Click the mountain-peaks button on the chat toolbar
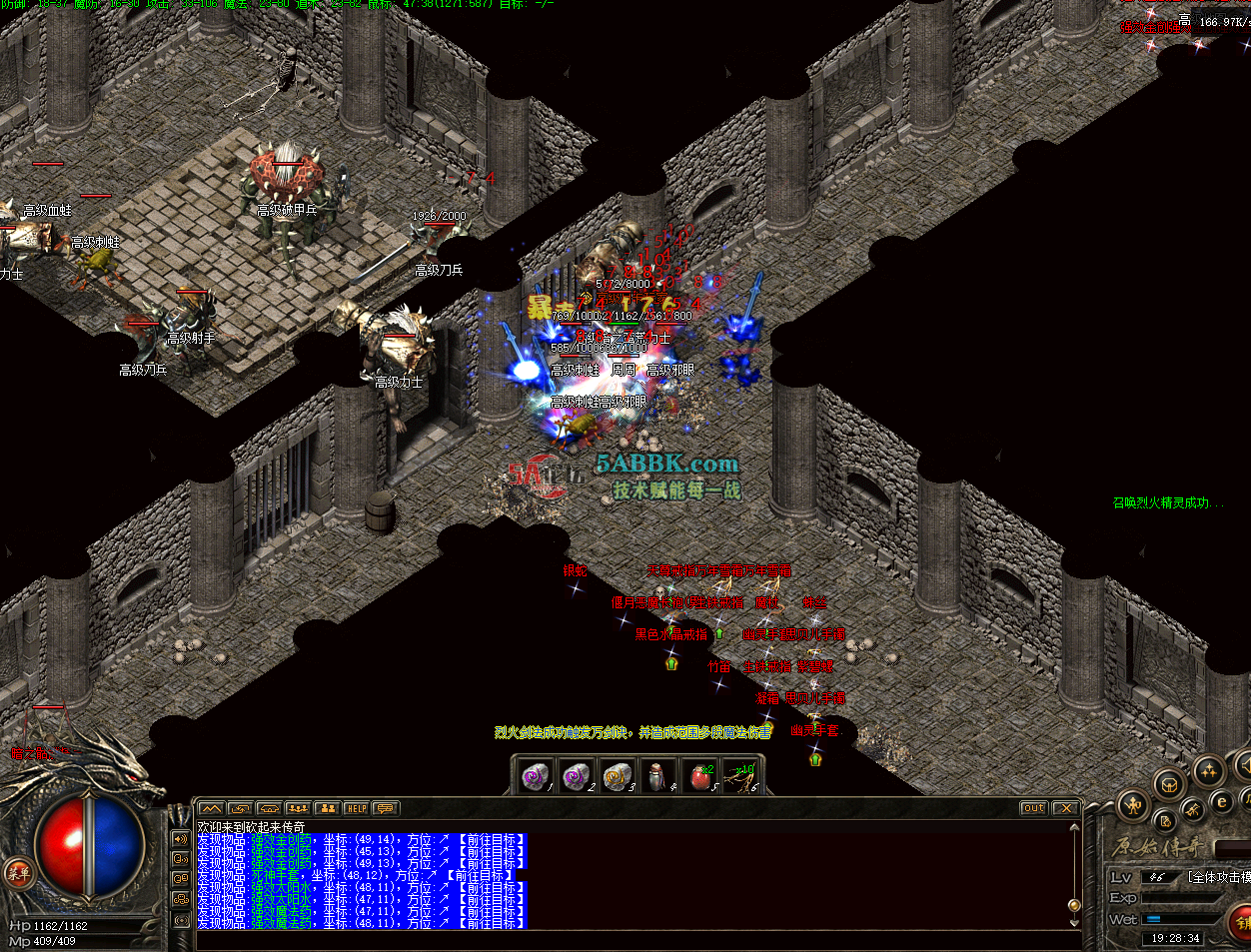Viewport: 1251px width, 952px height. tap(211, 808)
